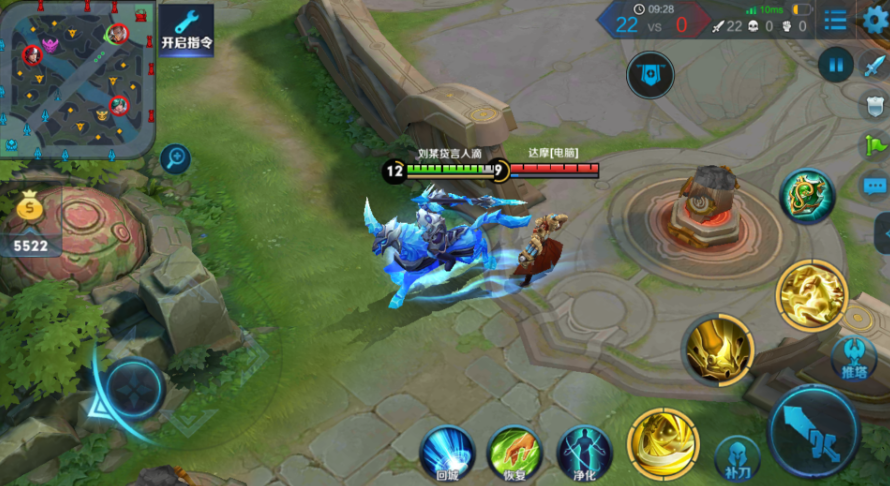Open the settings gear
The height and width of the screenshot is (486, 890).
click(874, 20)
